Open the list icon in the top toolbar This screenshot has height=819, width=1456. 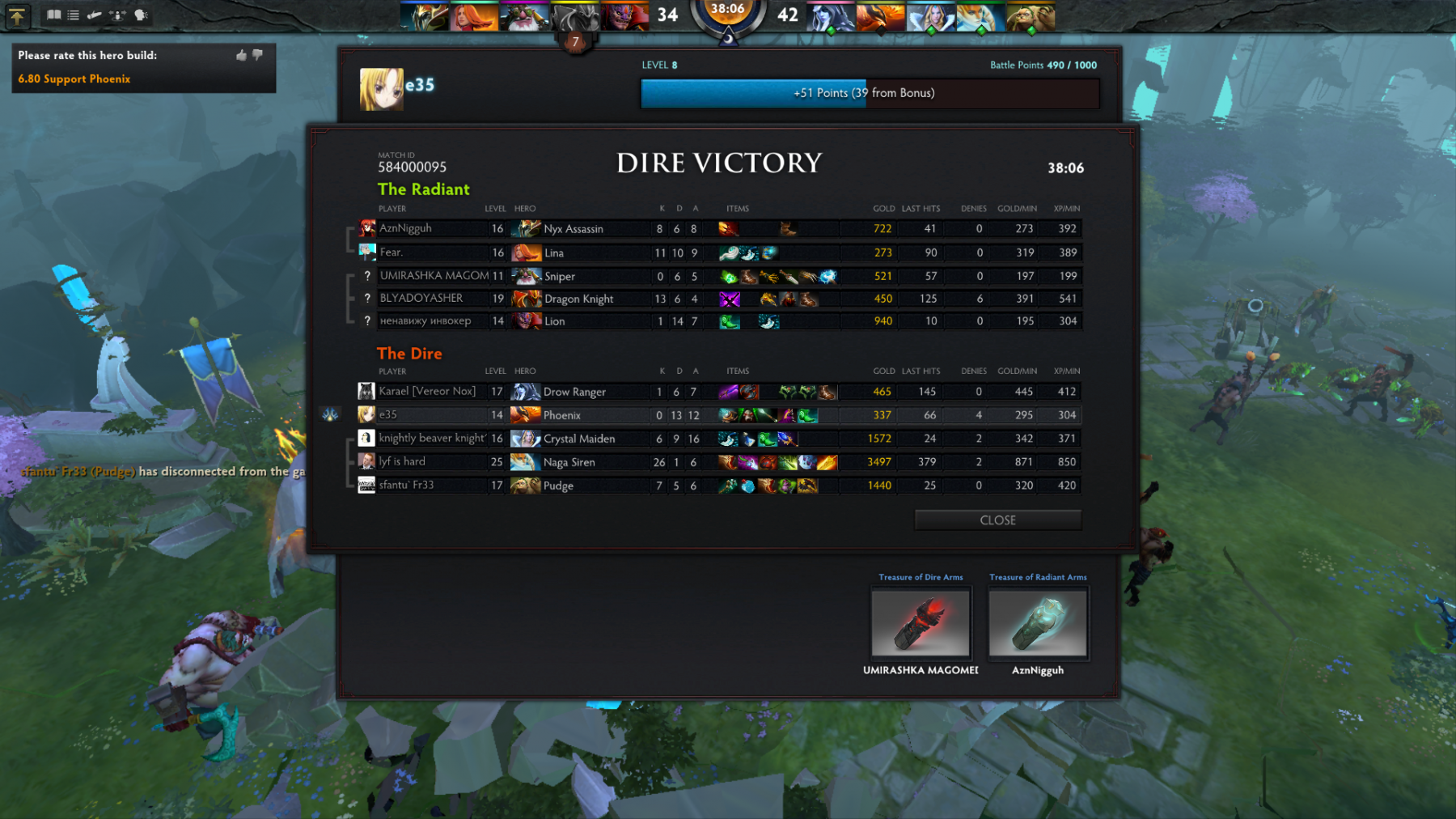(74, 15)
